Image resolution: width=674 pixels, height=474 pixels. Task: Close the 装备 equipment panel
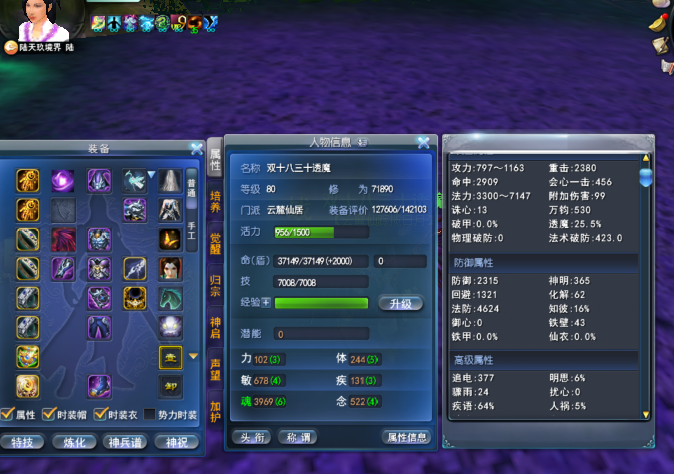click(197, 148)
